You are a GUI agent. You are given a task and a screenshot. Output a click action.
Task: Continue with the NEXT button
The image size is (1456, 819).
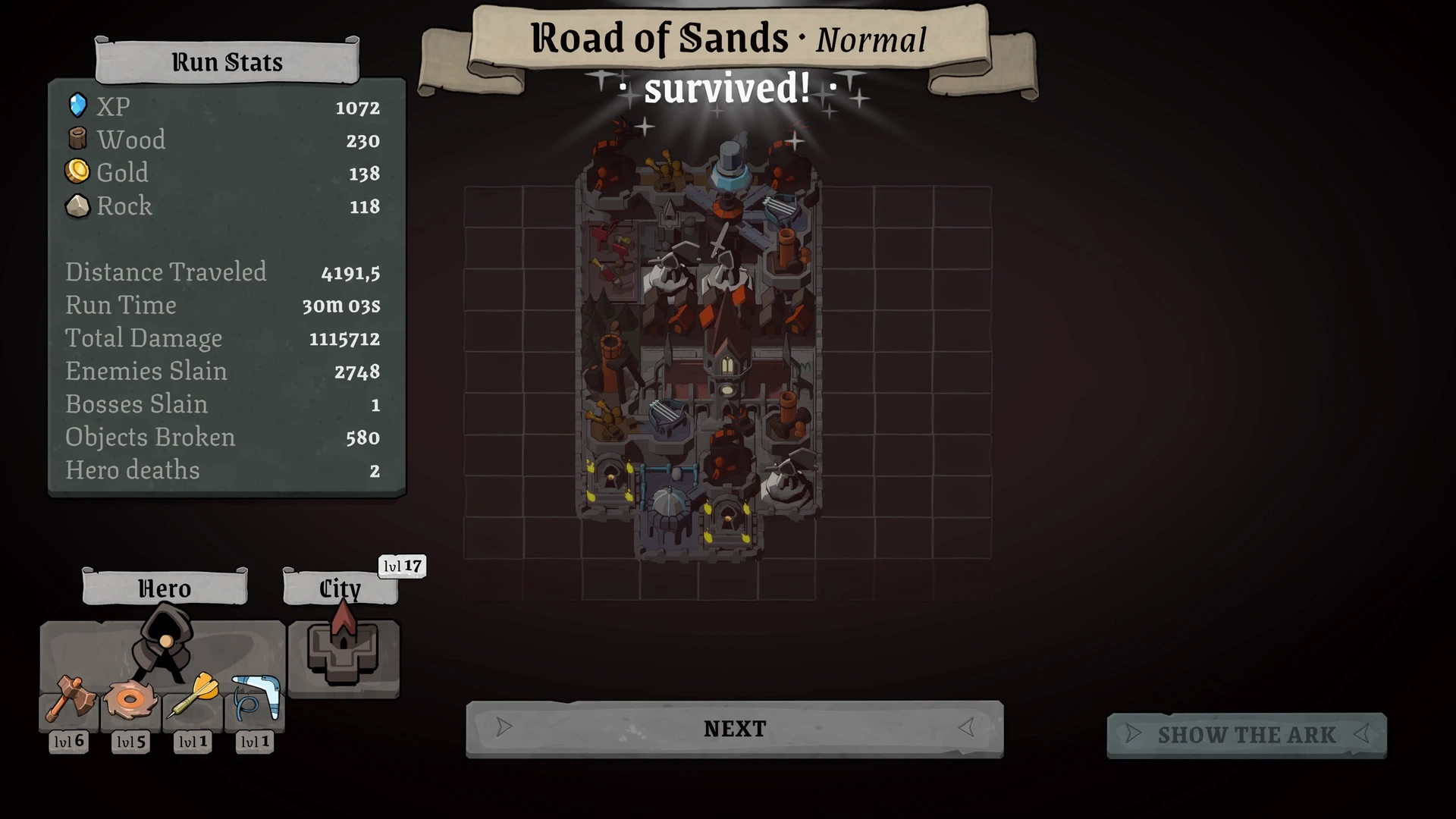[x=734, y=729]
